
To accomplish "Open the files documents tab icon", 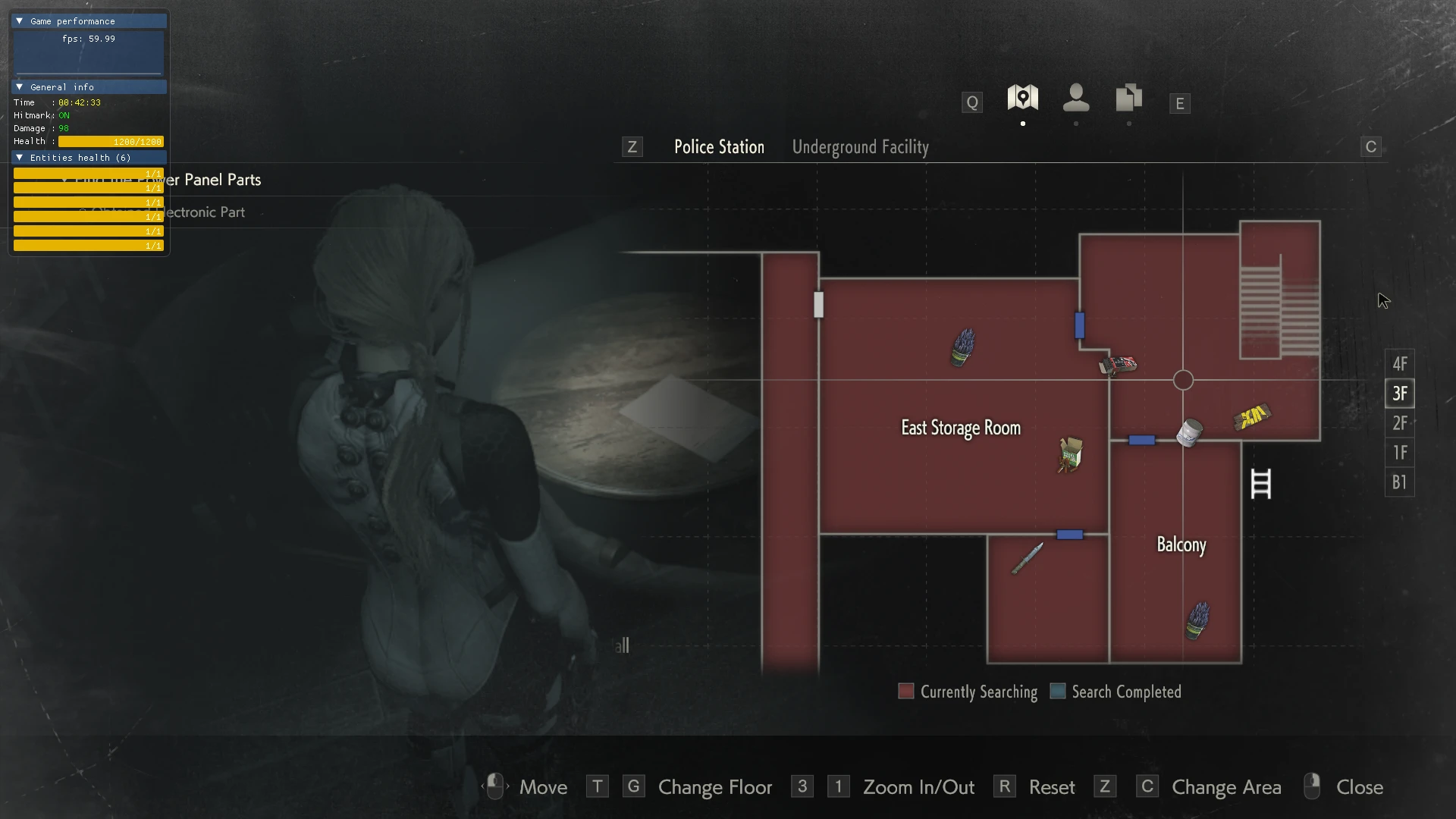I will tap(1128, 98).
